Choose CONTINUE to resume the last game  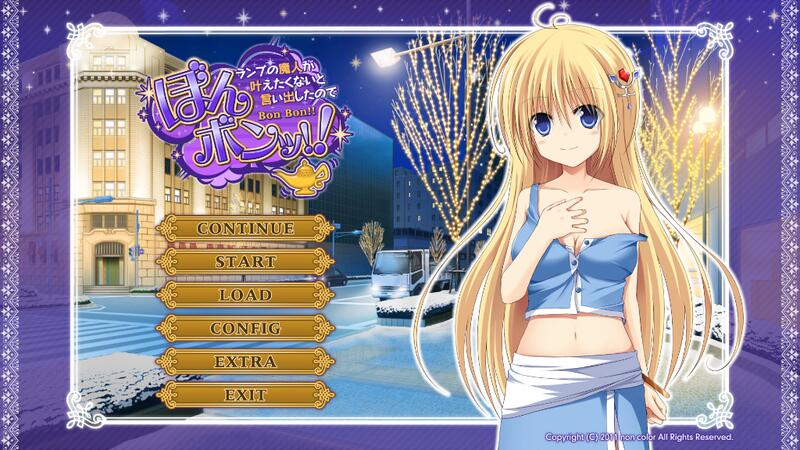245,228
